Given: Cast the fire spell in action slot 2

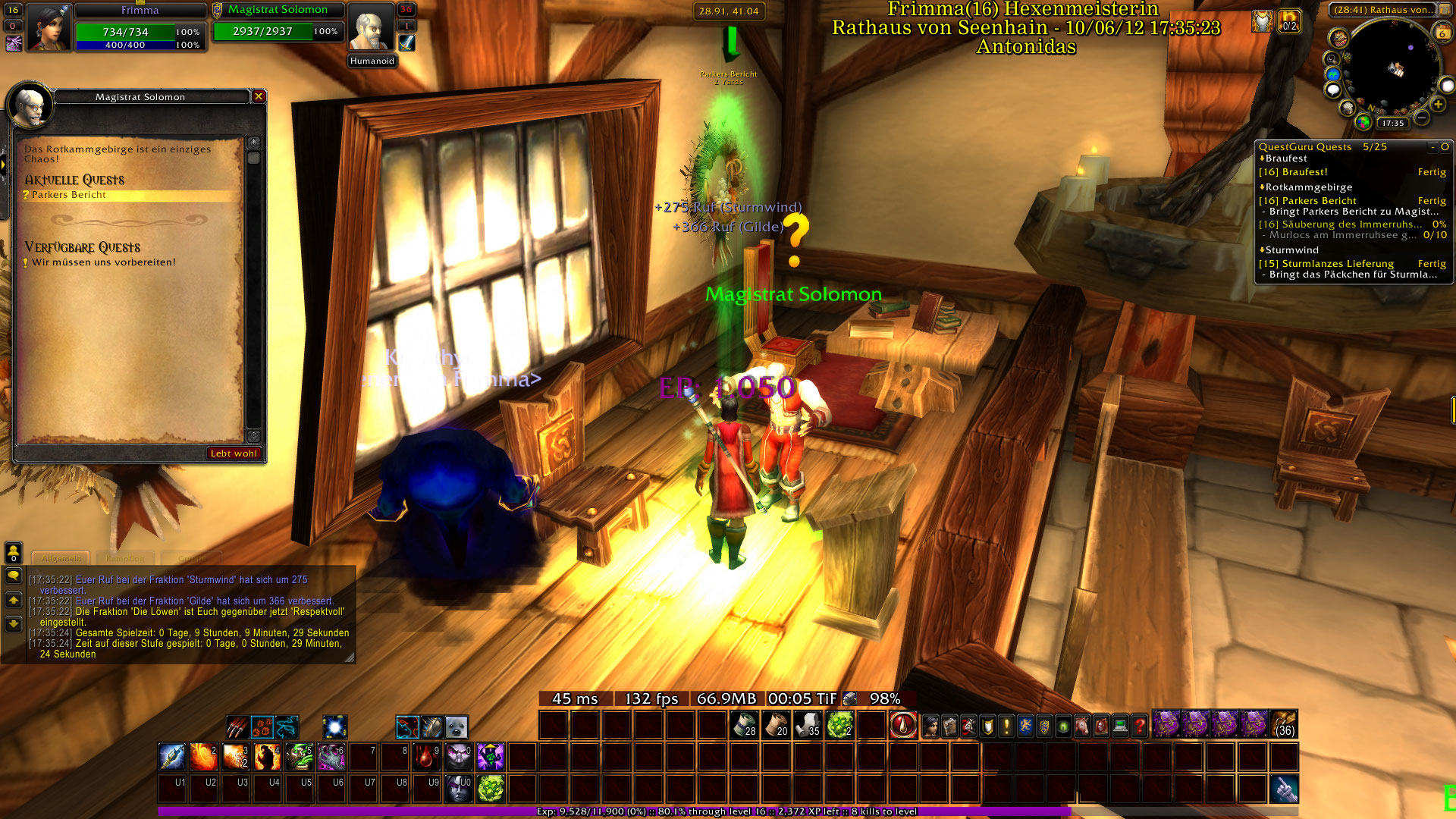Looking at the screenshot, I should coord(204,757).
